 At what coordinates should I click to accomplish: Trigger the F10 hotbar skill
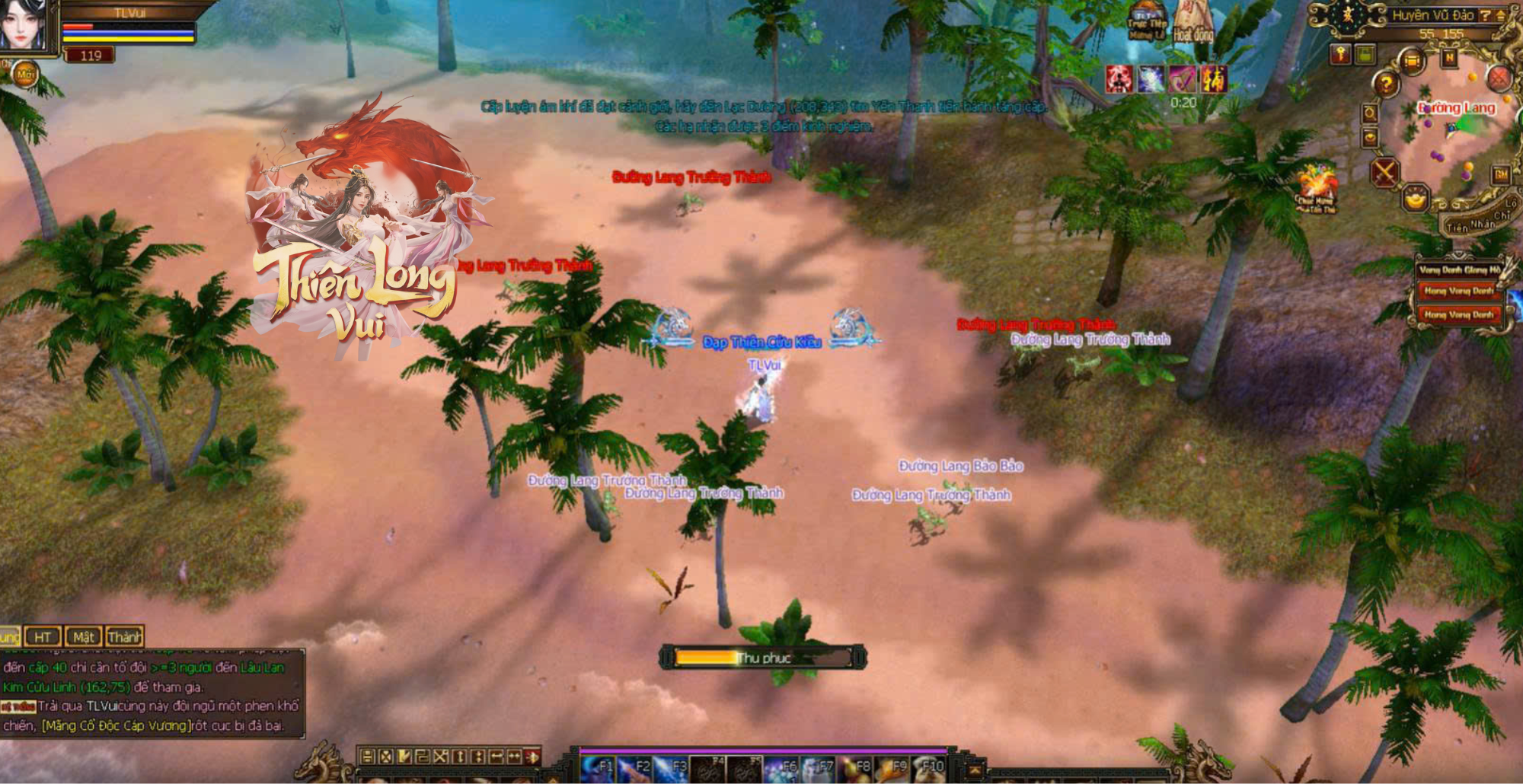(930, 769)
